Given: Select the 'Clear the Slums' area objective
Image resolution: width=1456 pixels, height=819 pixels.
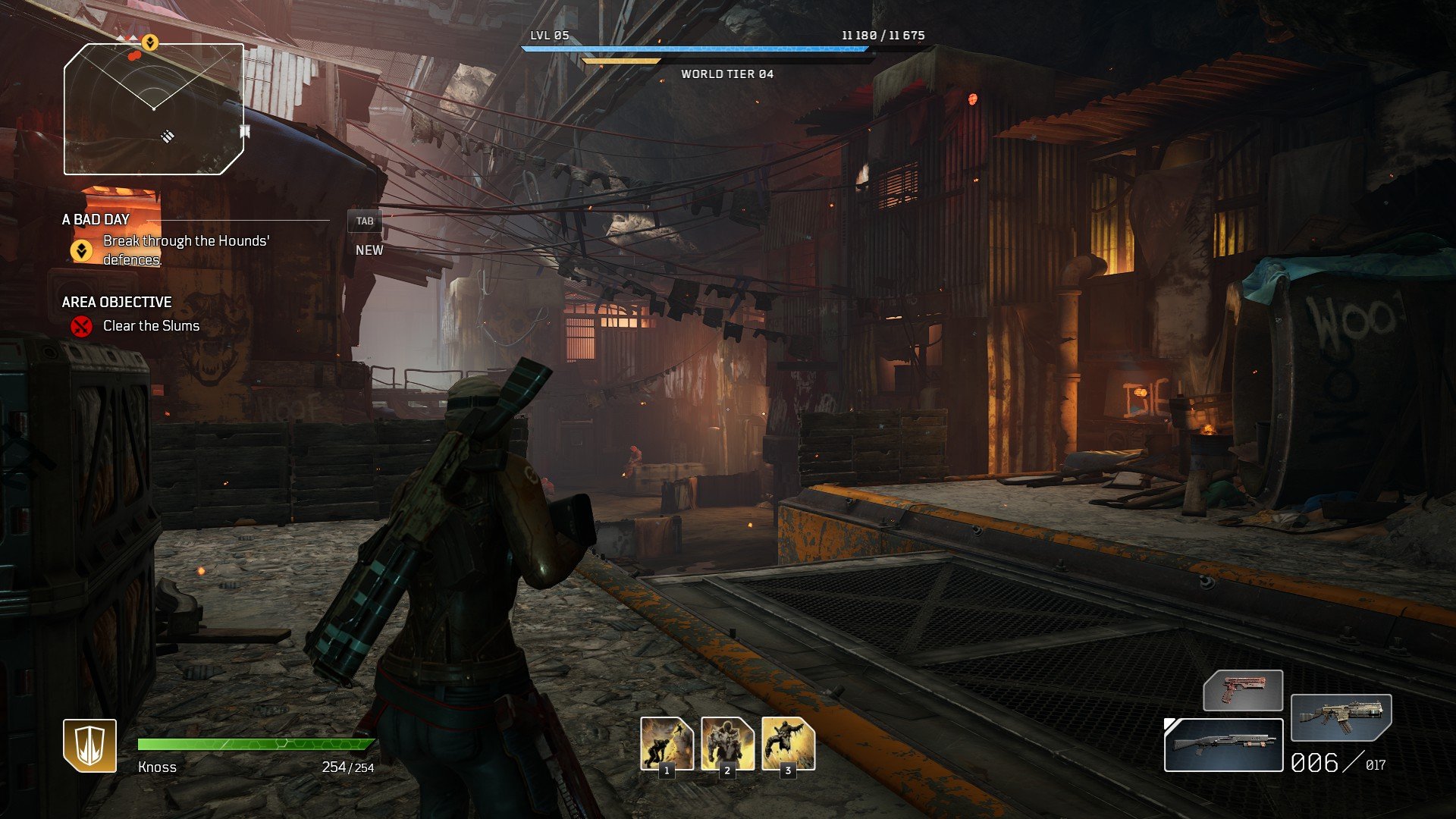Looking at the screenshot, I should [151, 326].
